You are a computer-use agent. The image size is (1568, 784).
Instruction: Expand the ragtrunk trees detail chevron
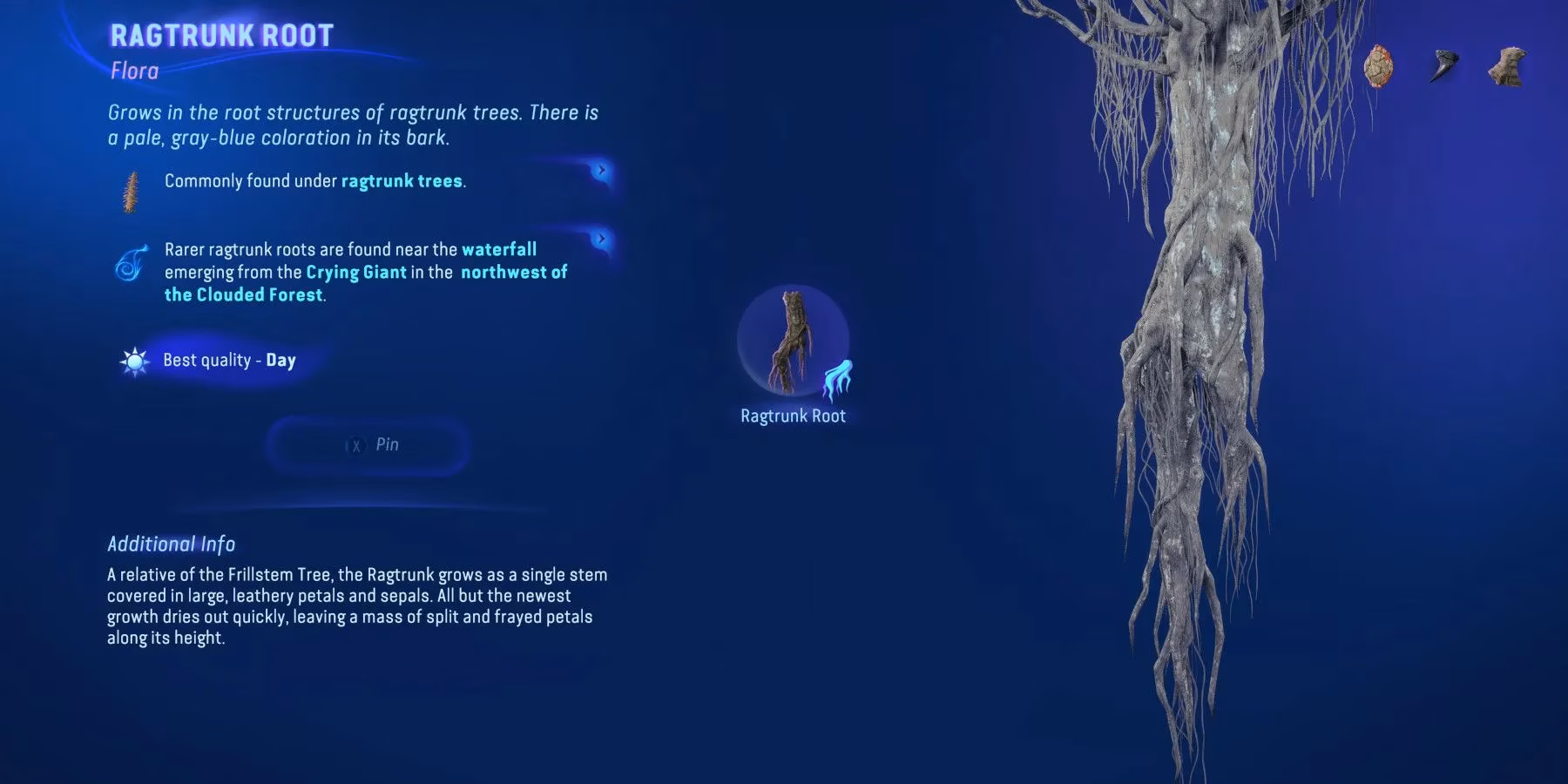click(x=601, y=172)
